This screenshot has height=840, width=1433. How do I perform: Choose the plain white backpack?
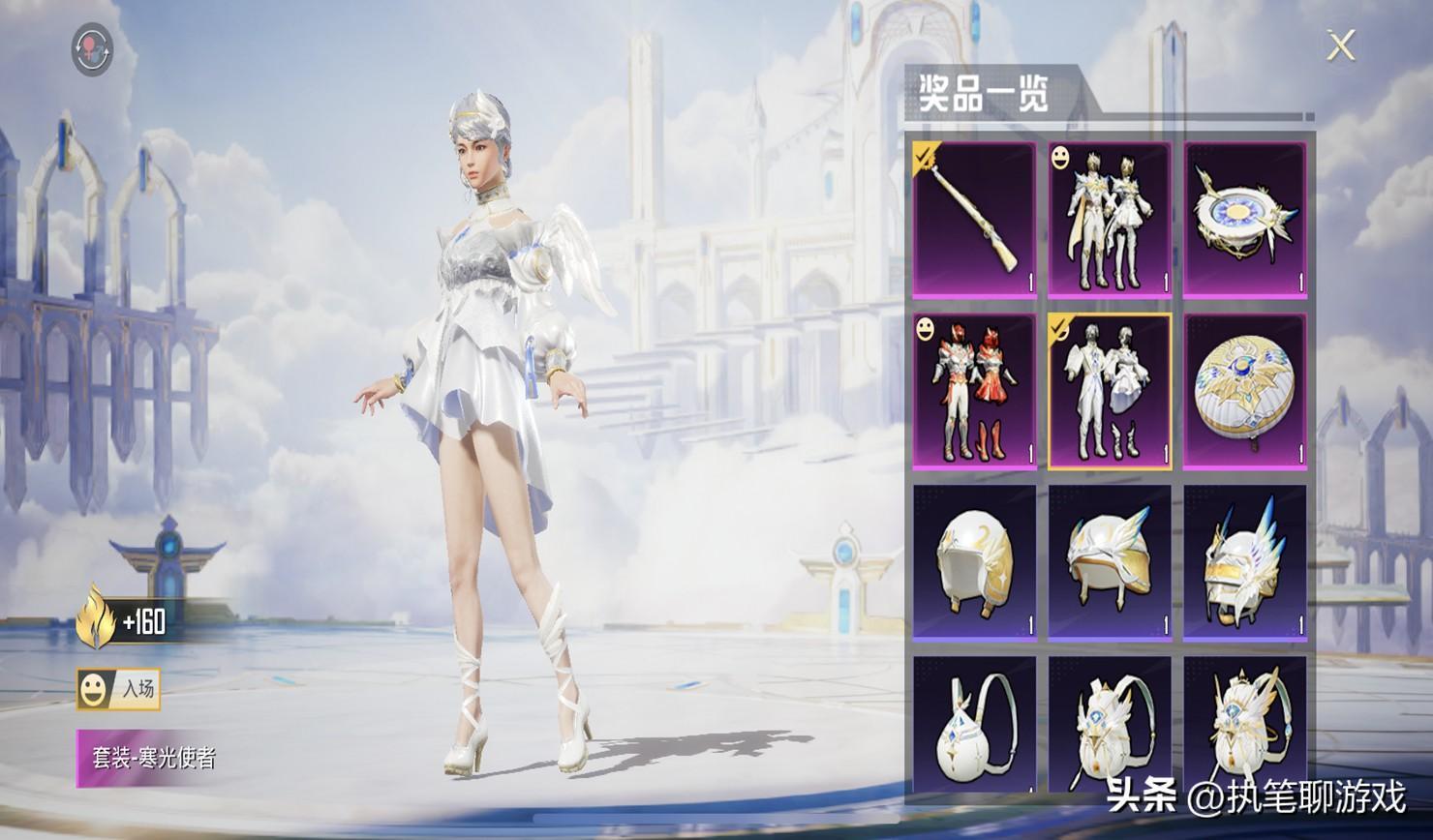[974, 726]
